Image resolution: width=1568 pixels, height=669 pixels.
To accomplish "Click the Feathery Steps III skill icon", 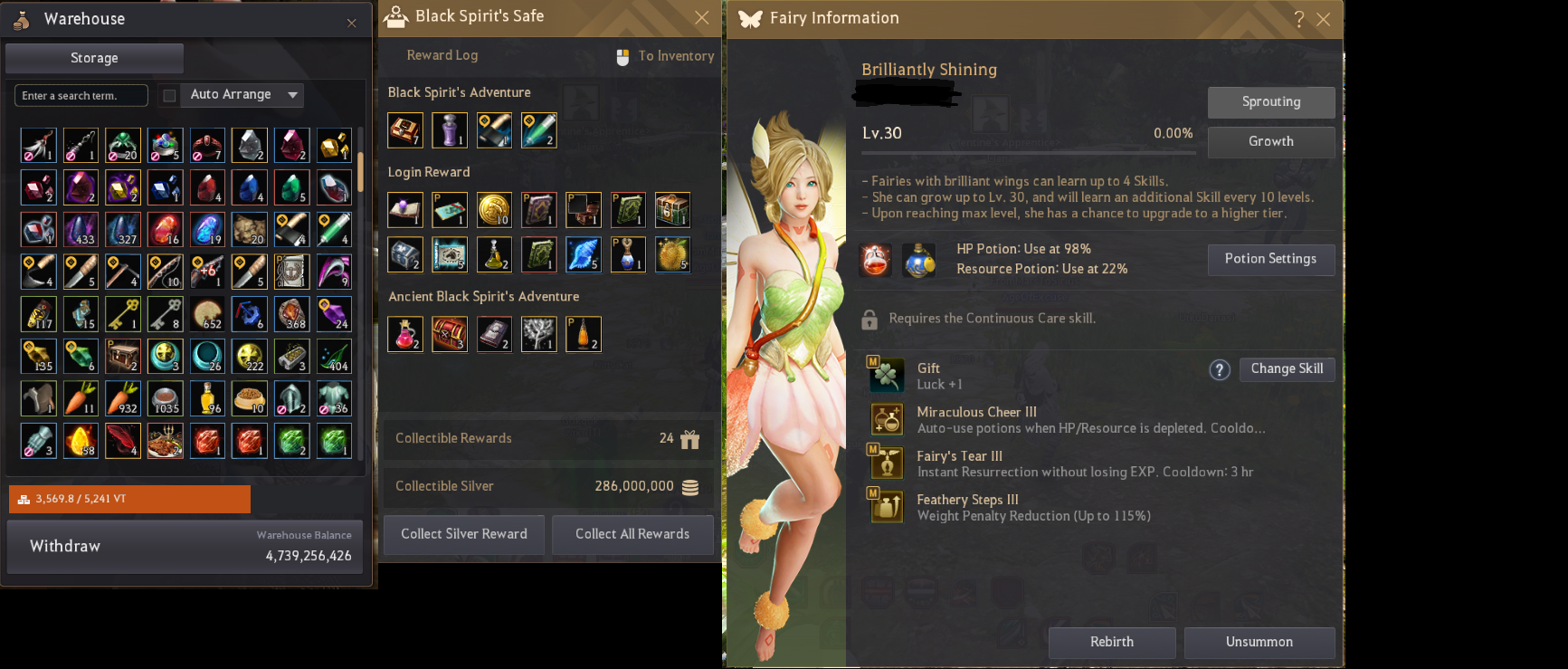I will tap(887, 506).
